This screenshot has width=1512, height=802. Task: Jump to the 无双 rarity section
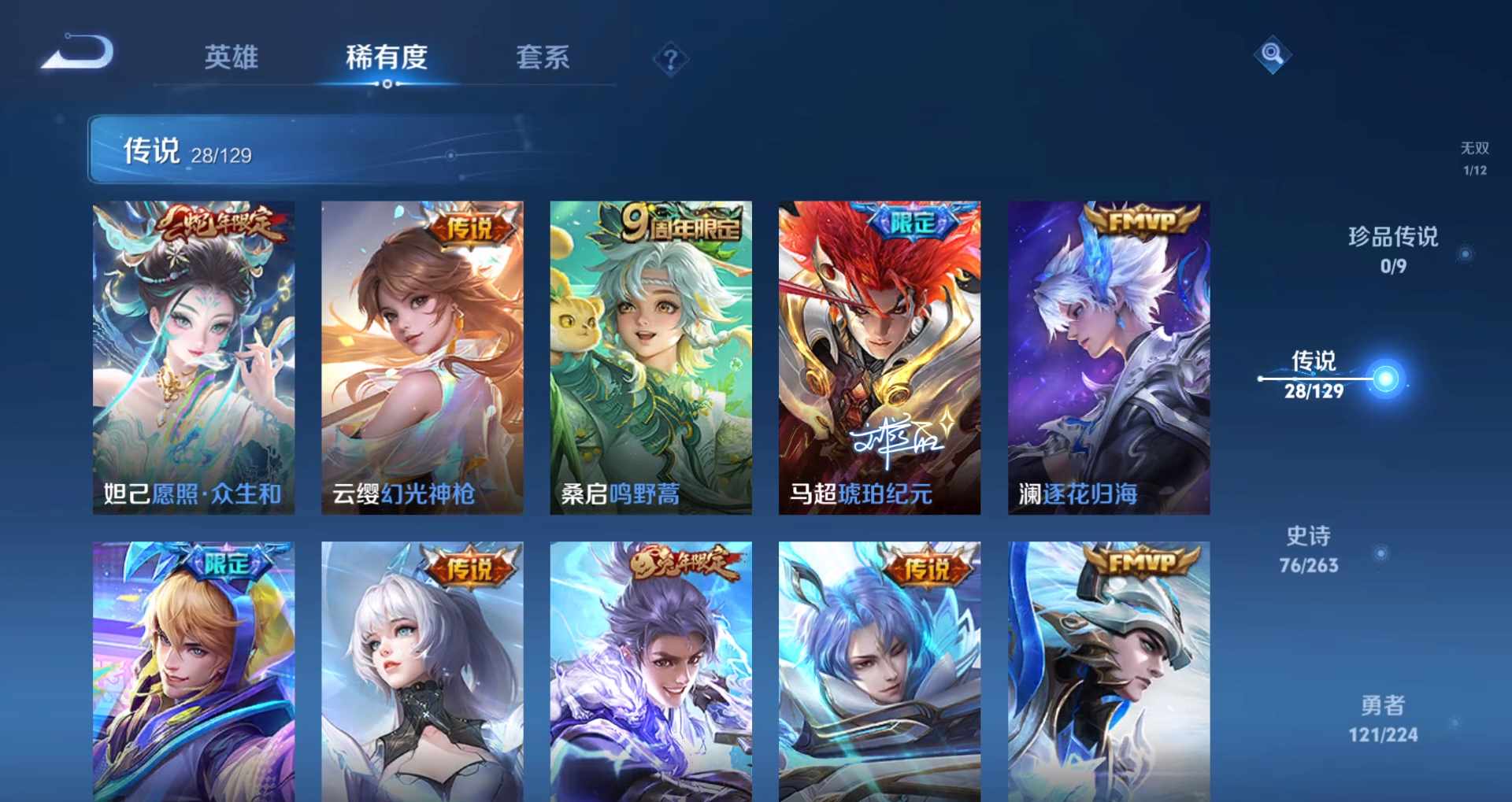(1474, 157)
